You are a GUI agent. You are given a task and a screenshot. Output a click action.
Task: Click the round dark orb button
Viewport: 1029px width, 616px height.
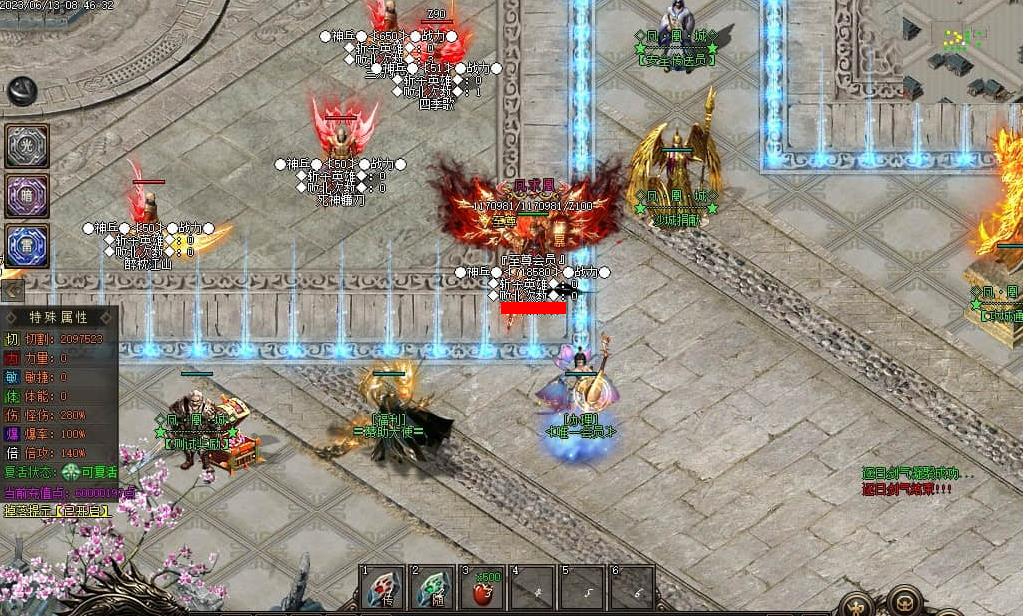(x=22, y=91)
